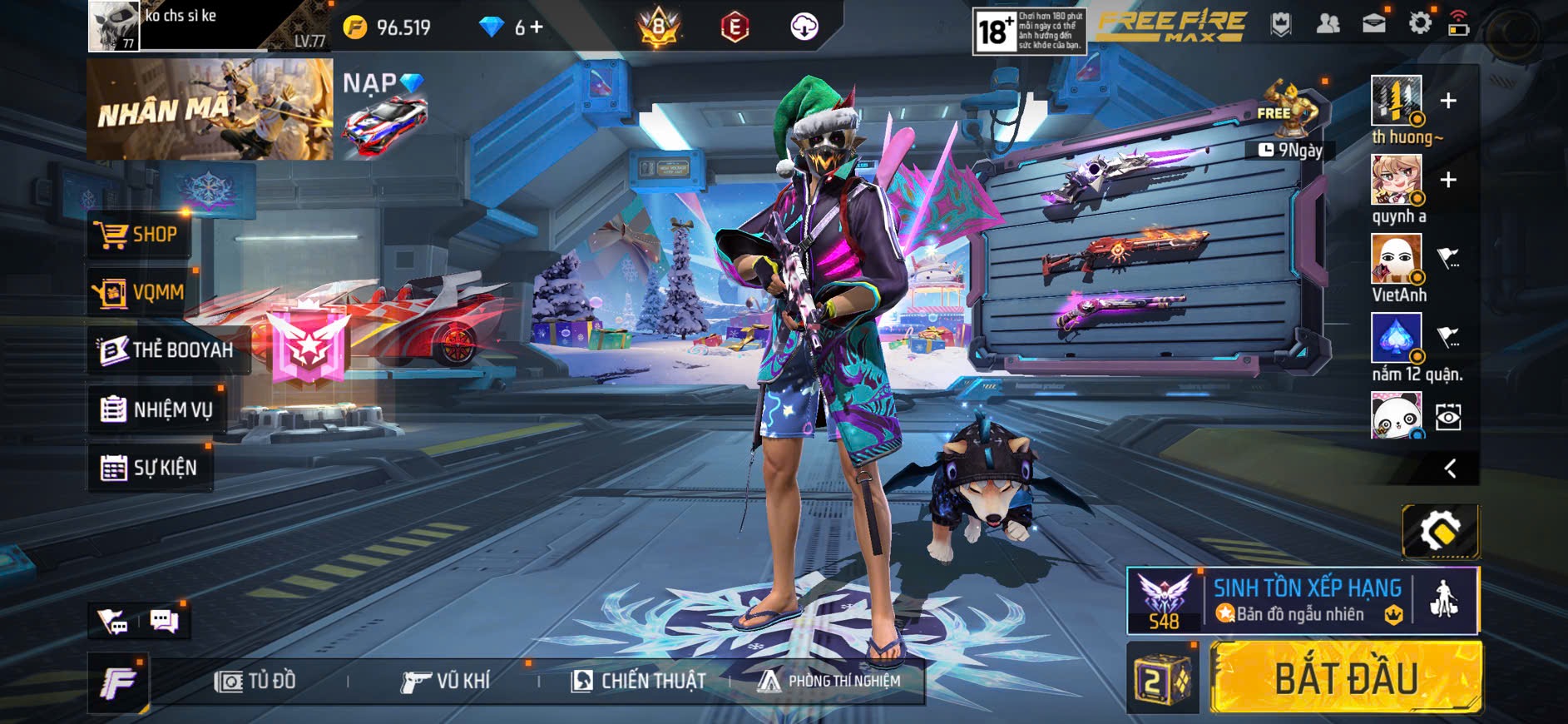This screenshot has height=724, width=1568.
Task: Open THẺ BOOYAH pass
Action: [x=166, y=350]
